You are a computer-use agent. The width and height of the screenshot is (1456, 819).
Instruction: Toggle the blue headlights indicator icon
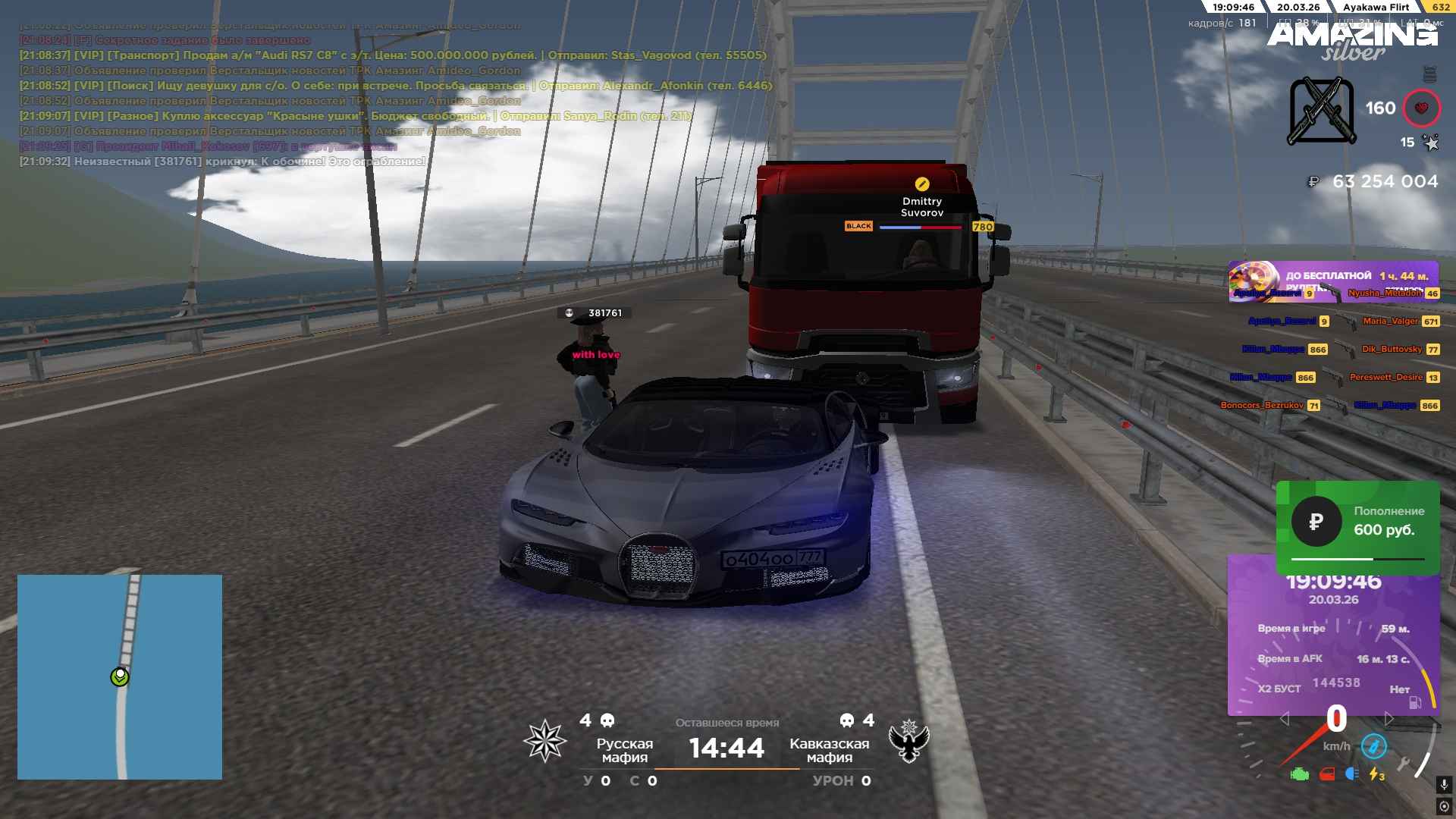[x=1351, y=774]
